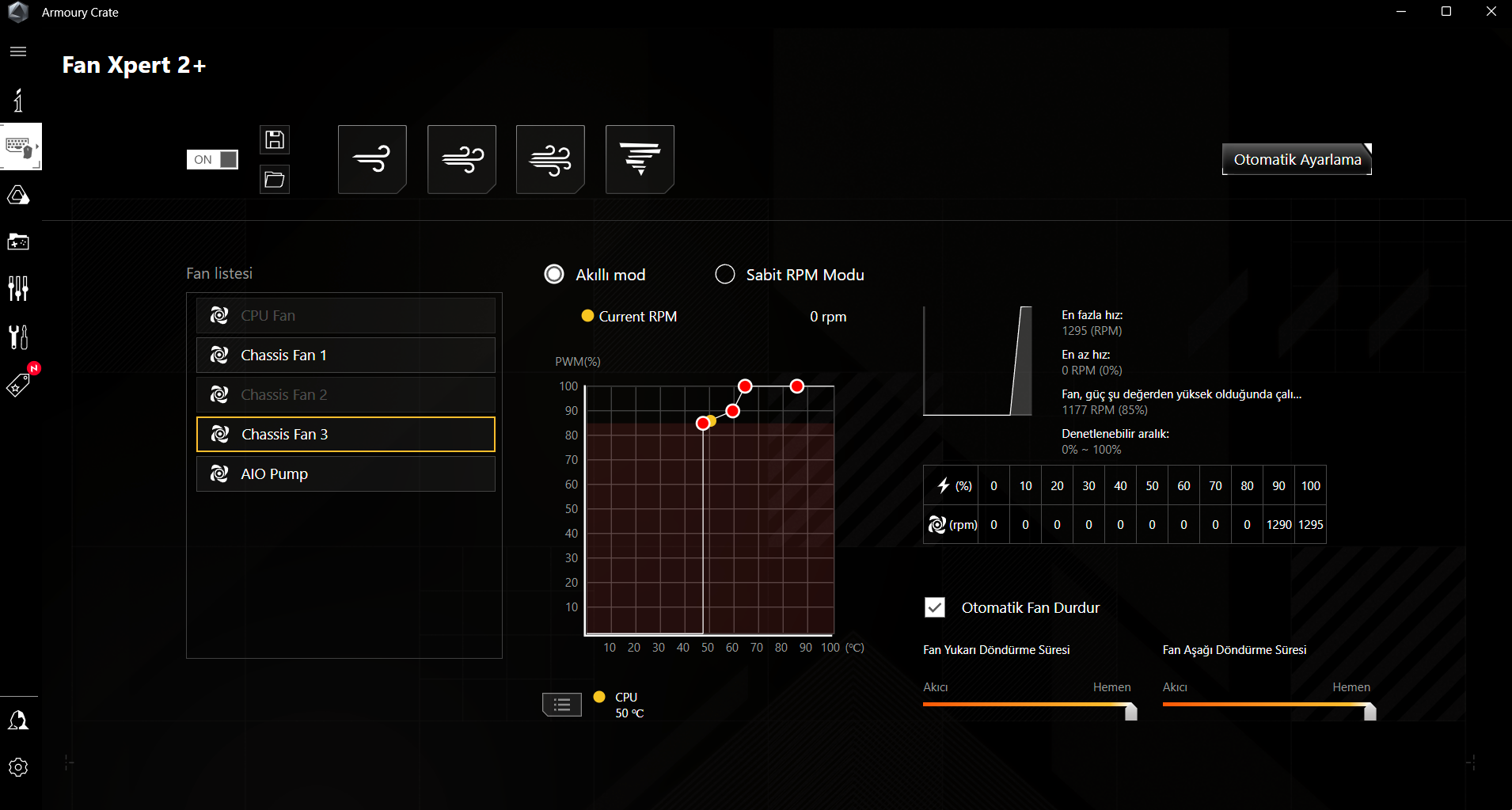Switch to Sabit RPM Modu

[x=725, y=275]
